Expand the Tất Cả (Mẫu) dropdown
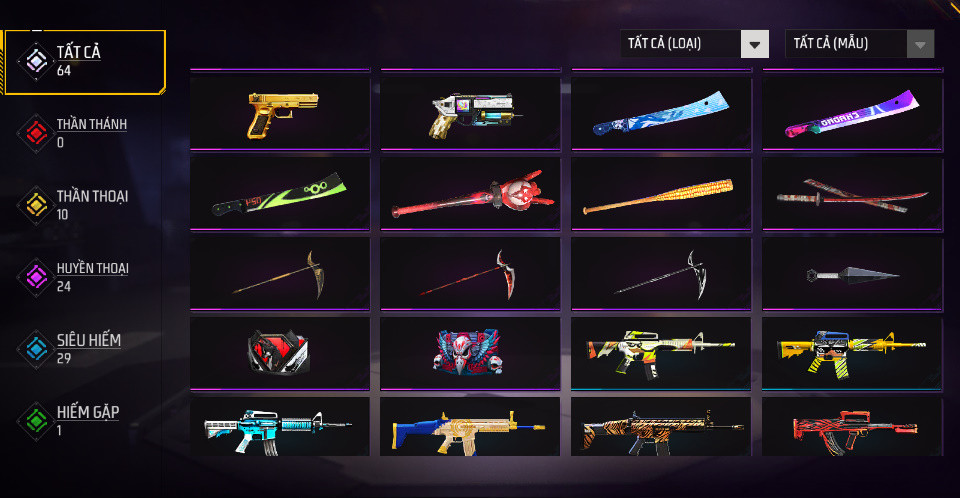Viewport: 960px width, 498px height. coord(860,44)
